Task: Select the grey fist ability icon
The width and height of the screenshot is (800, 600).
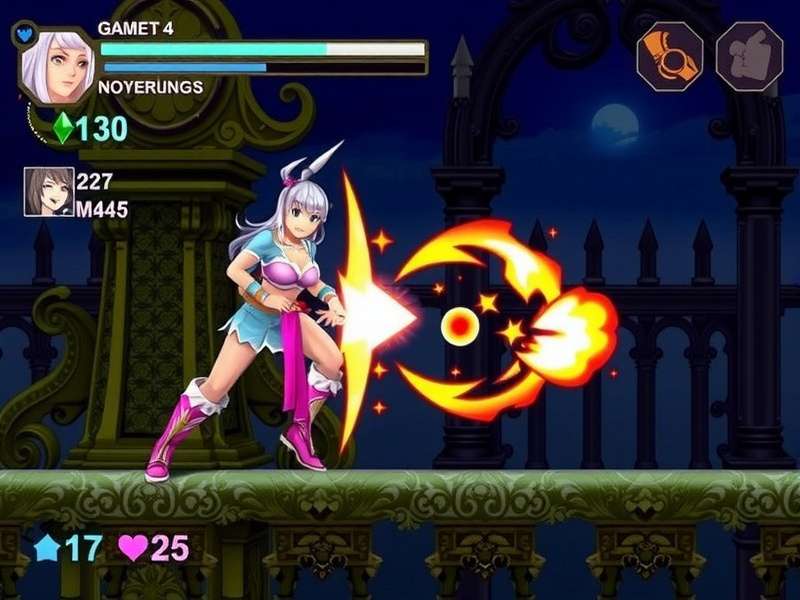Action: coord(748,56)
